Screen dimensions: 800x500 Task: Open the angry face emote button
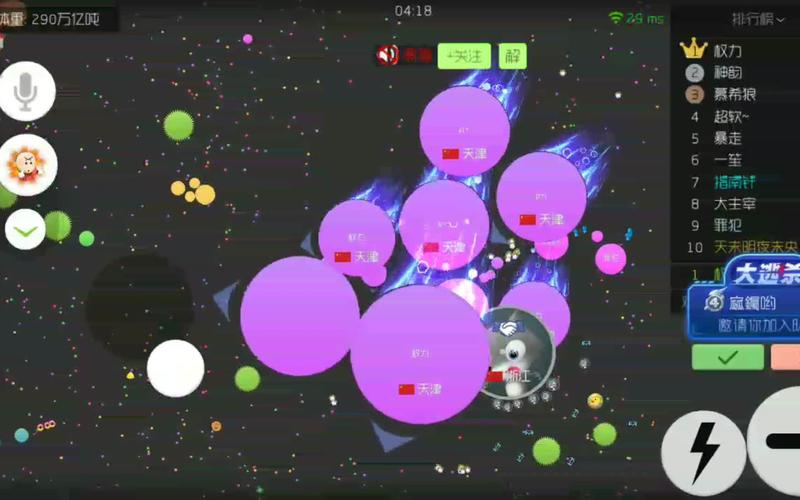26,162
